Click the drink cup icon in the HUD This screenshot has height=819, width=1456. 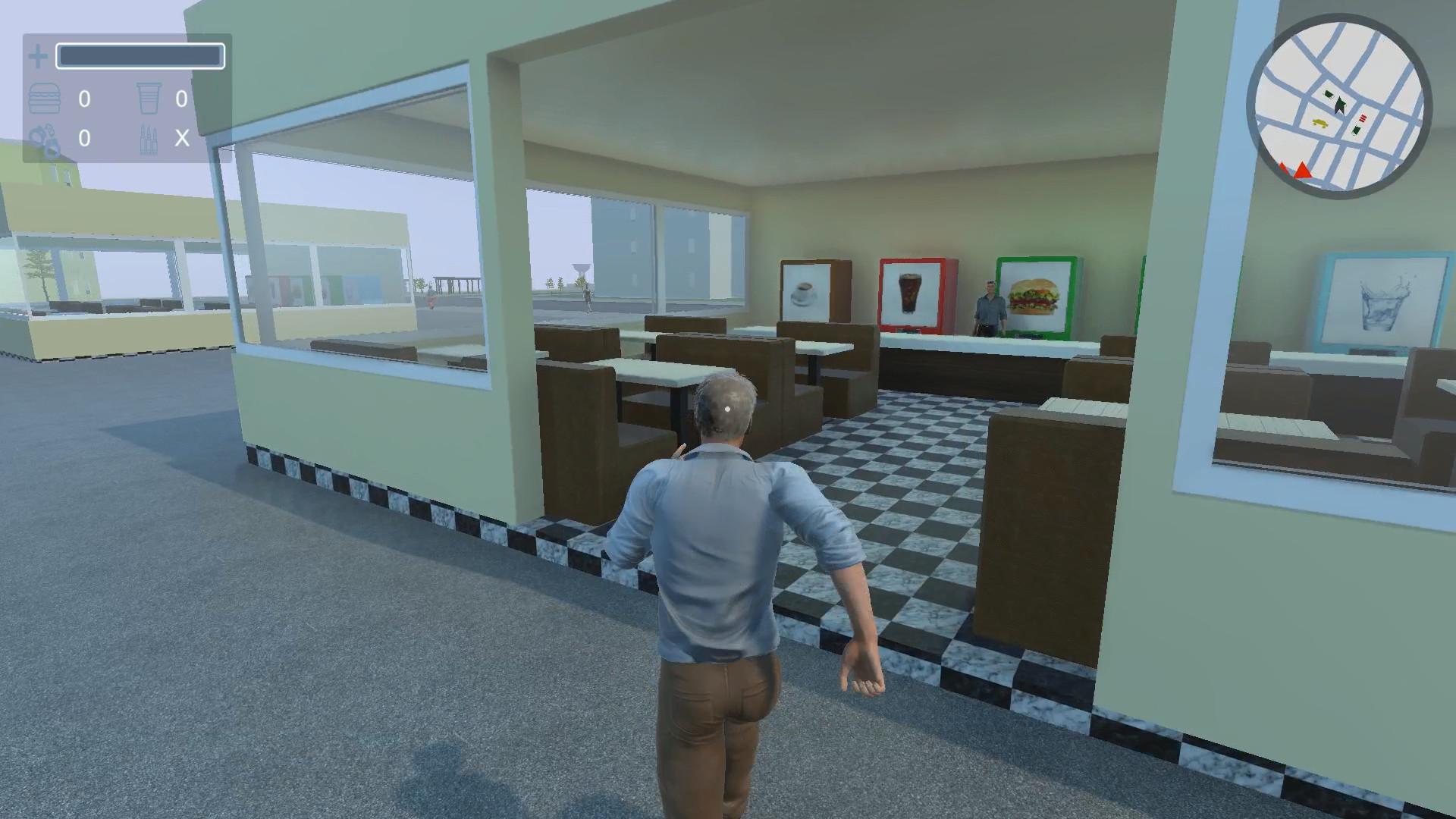pyautogui.click(x=149, y=99)
